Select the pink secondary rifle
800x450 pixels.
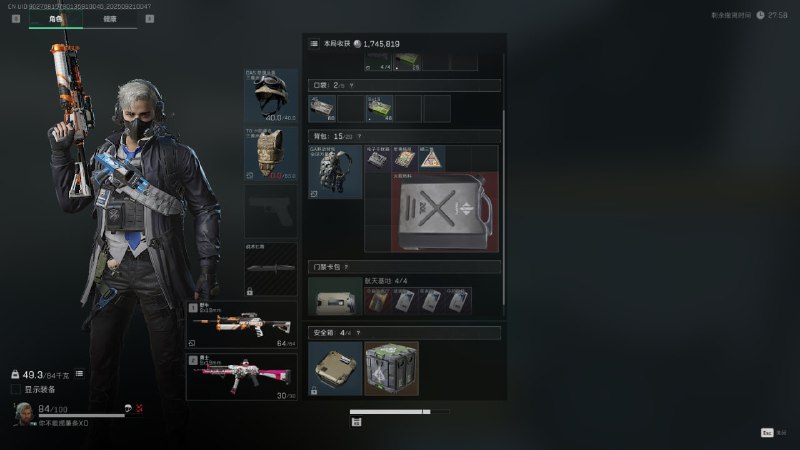tap(241, 376)
